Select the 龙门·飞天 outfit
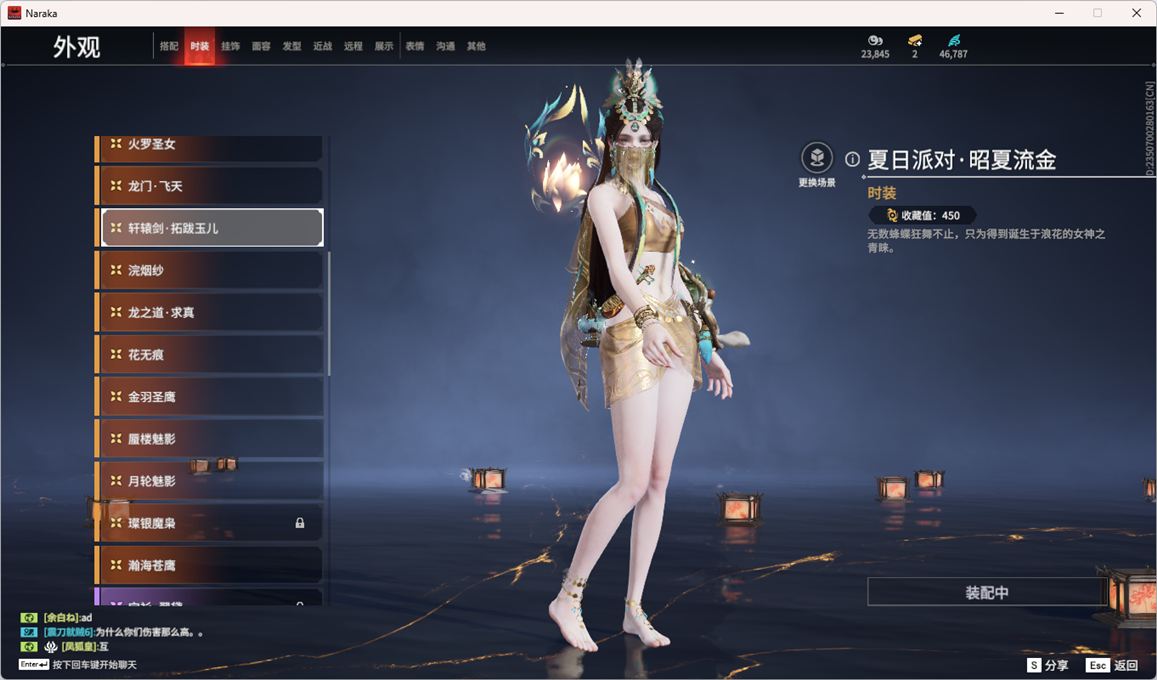Viewport: 1157px width, 680px height. point(210,186)
